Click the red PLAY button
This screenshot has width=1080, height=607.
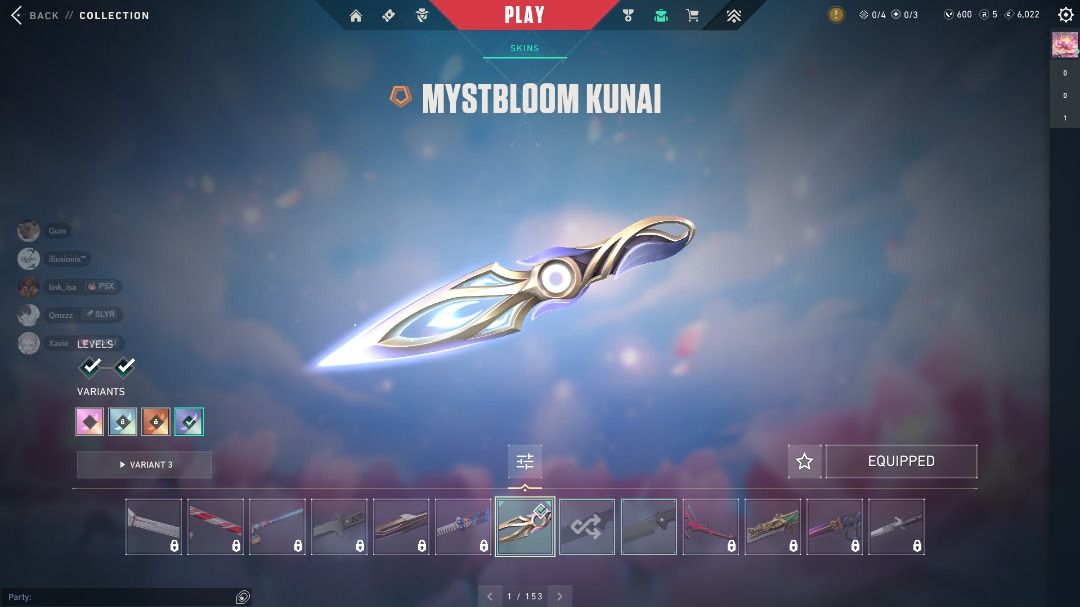pyautogui.click(x=525, y=15)
